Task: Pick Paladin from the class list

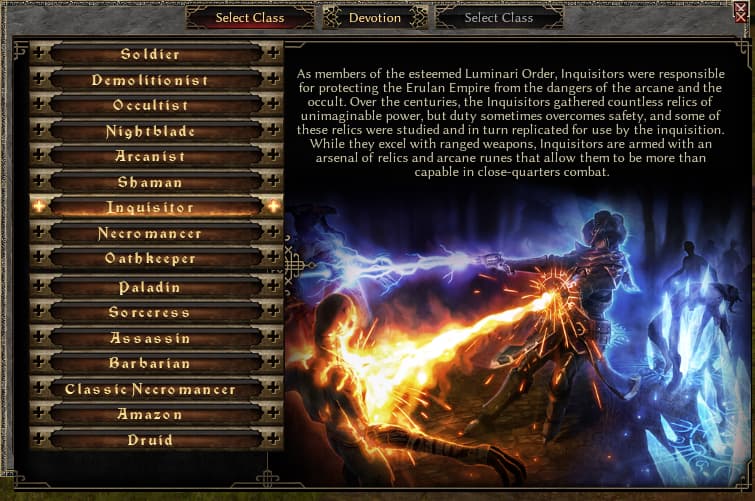Action: tap(151, 287)
